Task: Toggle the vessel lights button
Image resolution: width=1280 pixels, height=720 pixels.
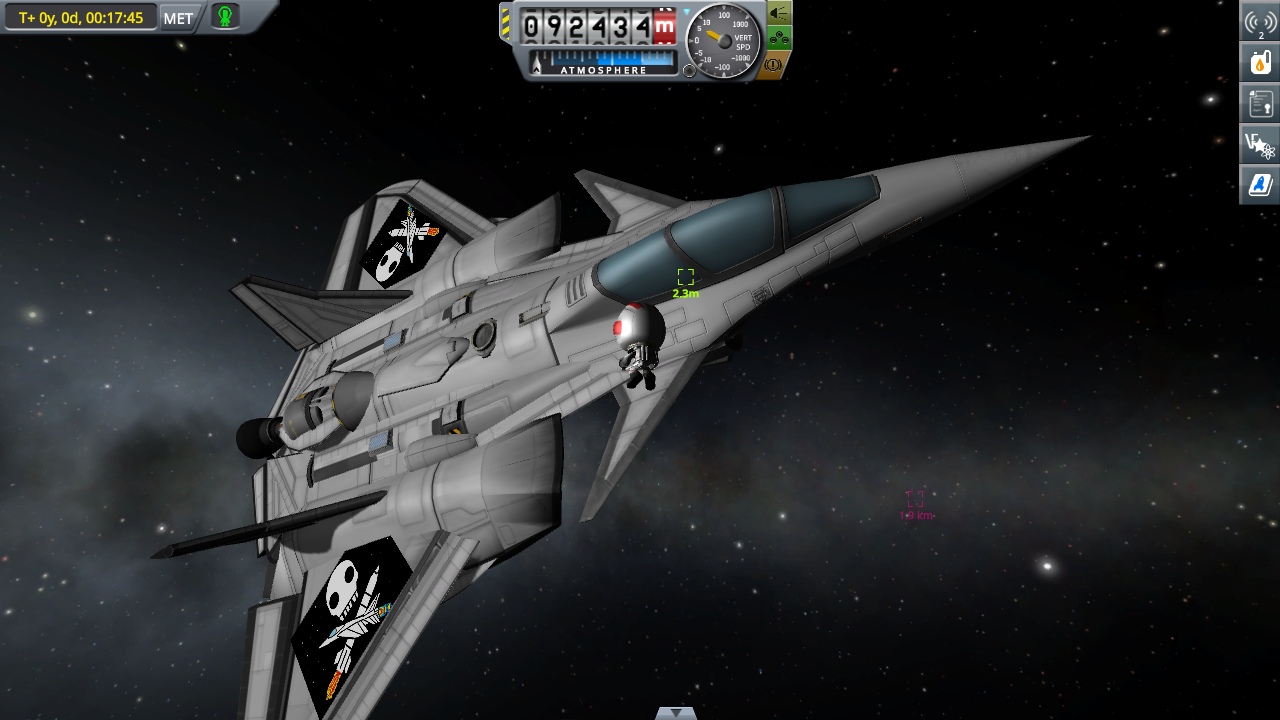Action: (779, 14)
